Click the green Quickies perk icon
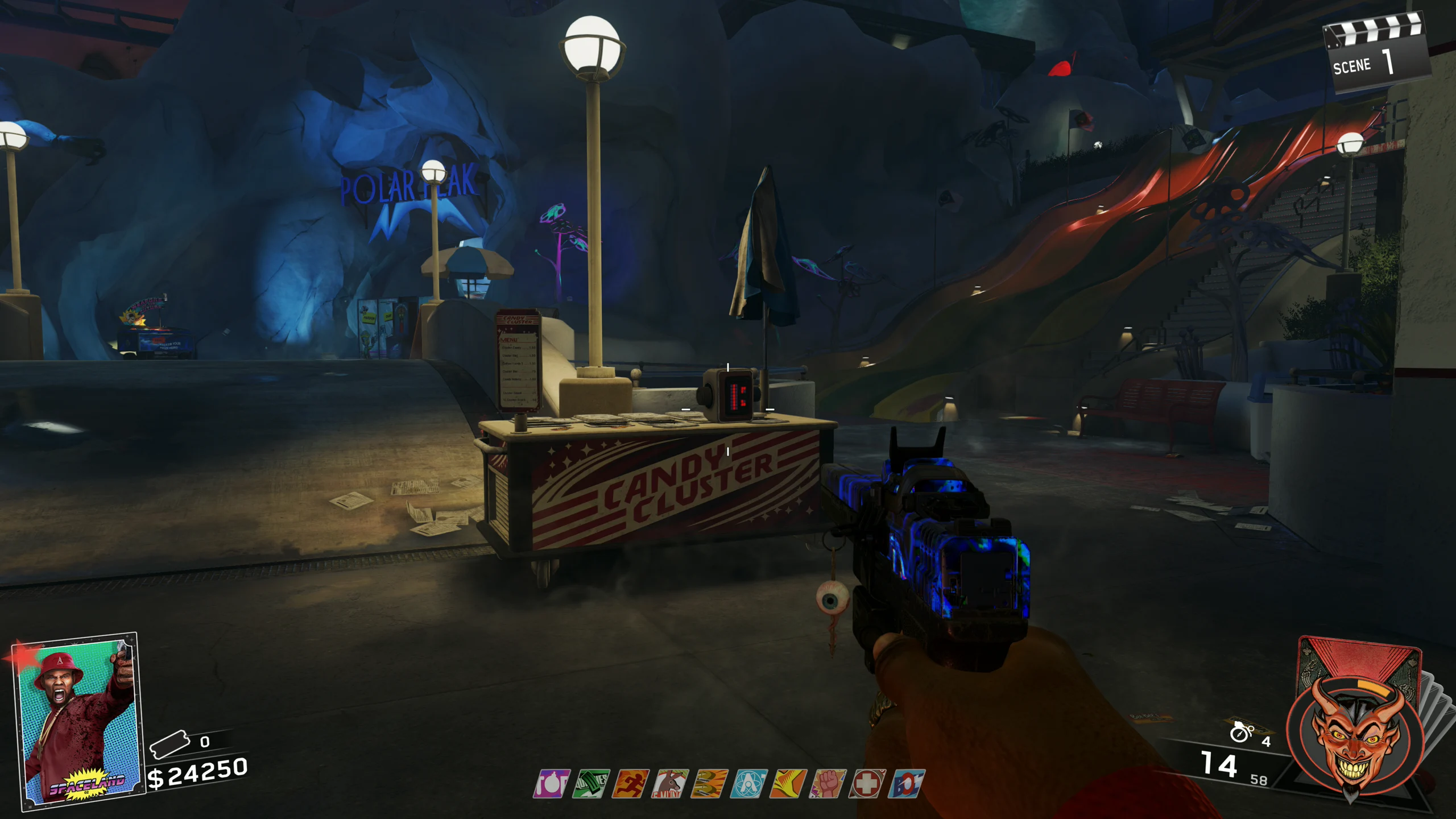The height and width of the screenshot is (819, 1456). click(591, 784)
